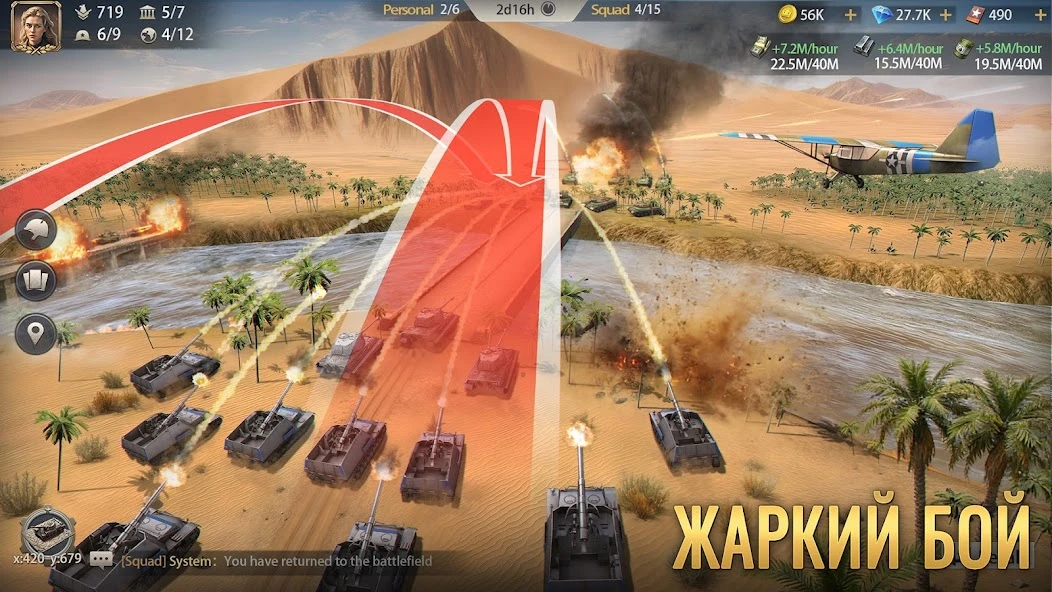Open the cards icon menu
Screen dimensions: 1052x592
[35, 280]
